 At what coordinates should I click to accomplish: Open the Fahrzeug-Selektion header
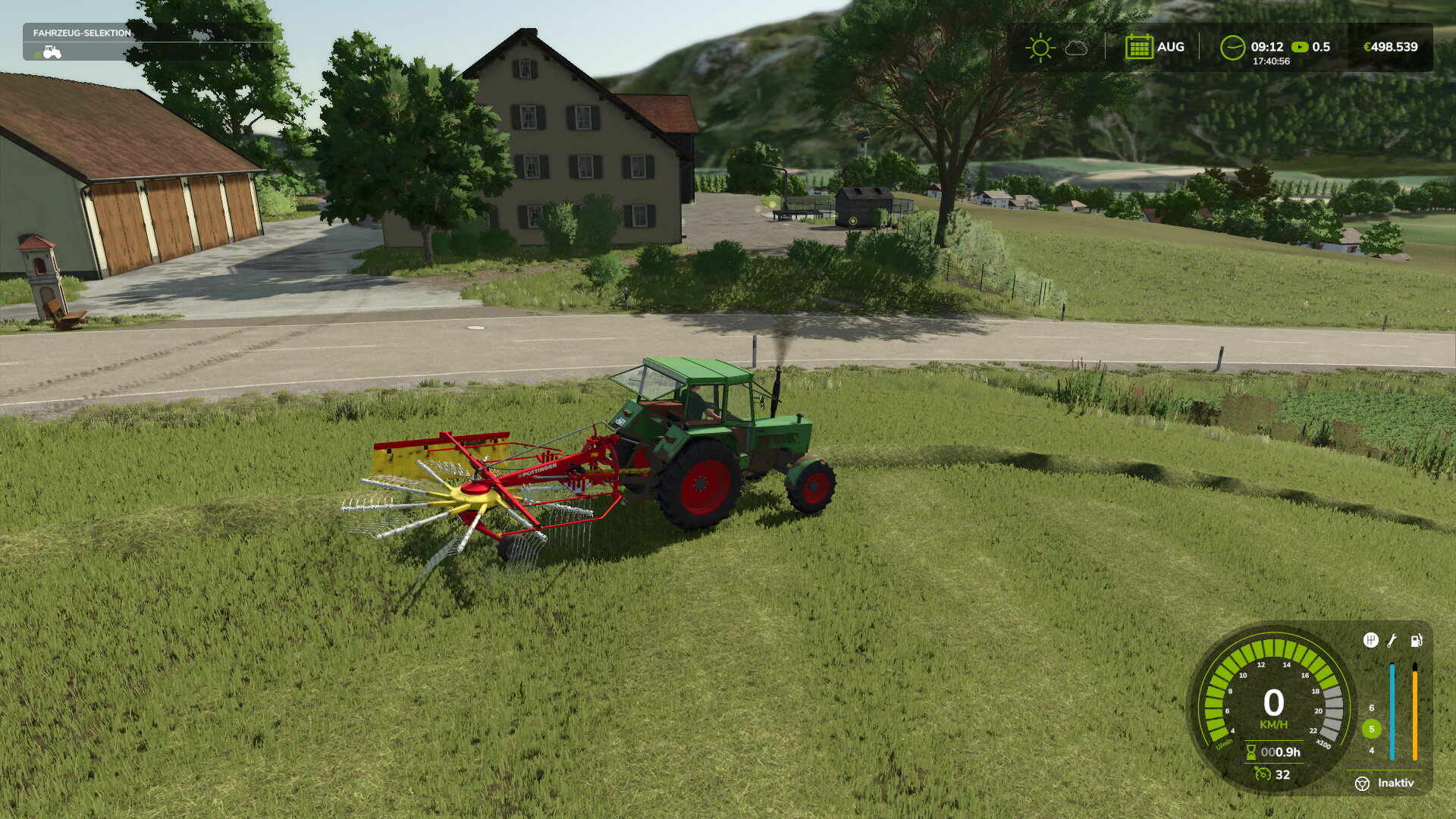click(80, 34)
